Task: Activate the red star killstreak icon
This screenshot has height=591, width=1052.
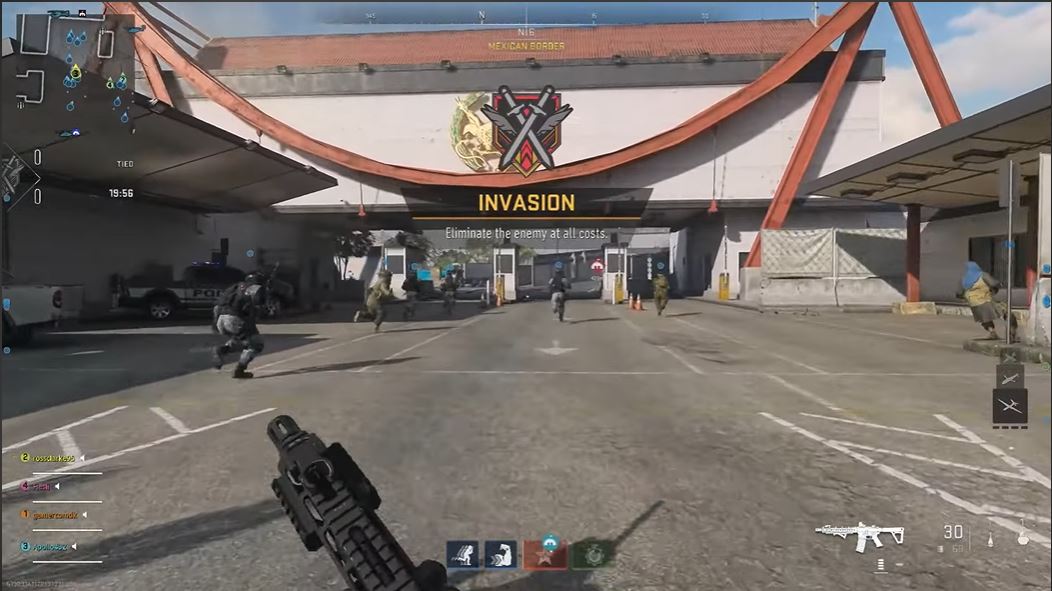Action: click(x=545, y=554)
